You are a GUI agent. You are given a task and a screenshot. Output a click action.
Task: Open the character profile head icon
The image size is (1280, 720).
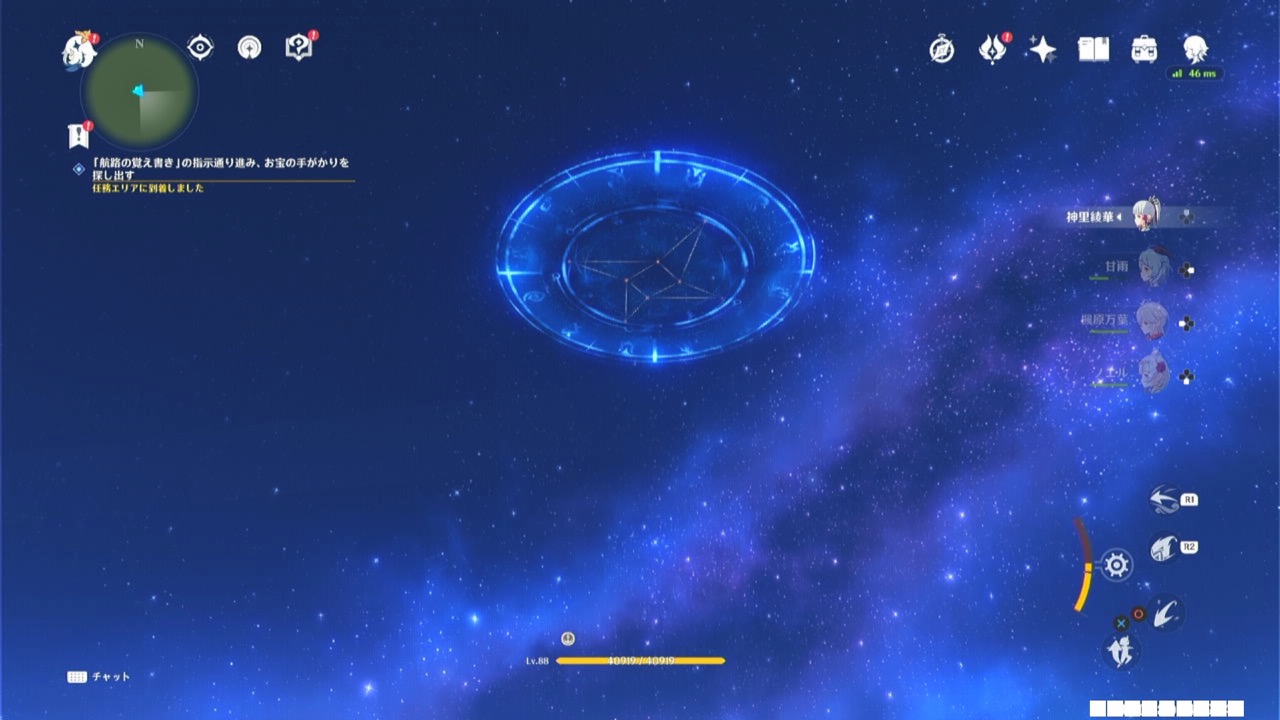pyautogui.click(x=1195, y=49)
